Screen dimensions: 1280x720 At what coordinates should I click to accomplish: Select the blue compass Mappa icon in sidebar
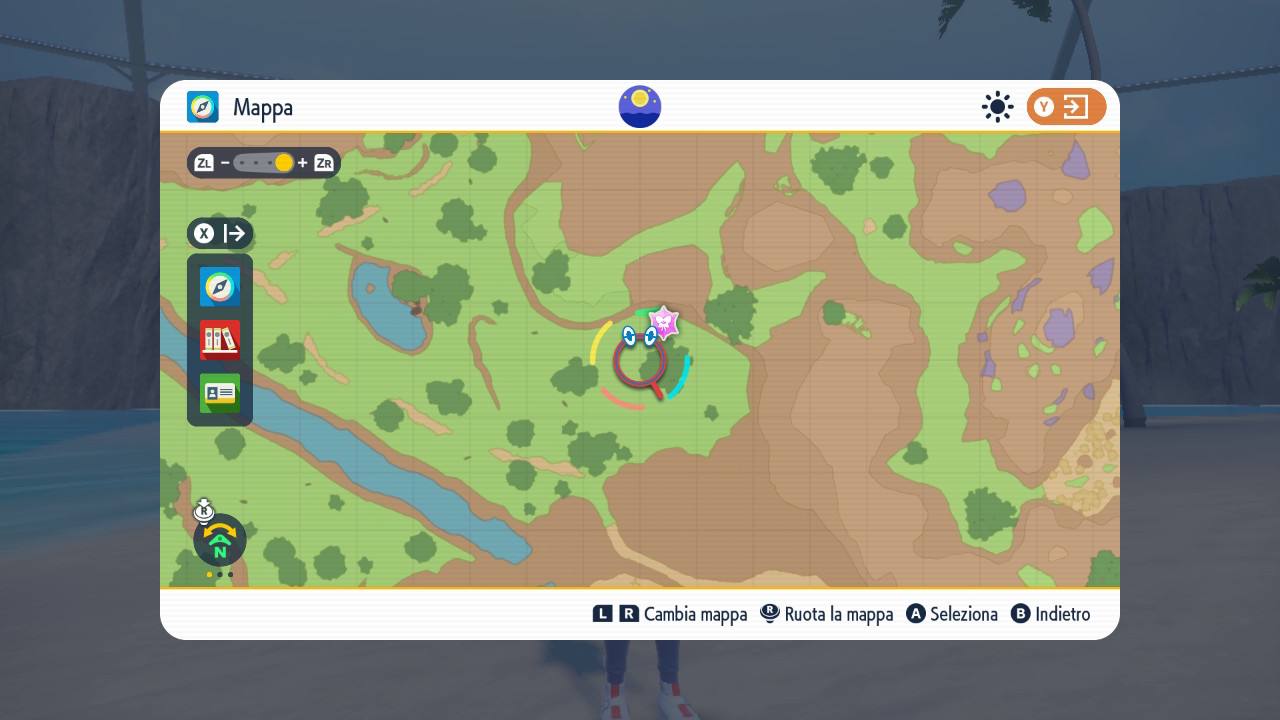pos(219,287)
